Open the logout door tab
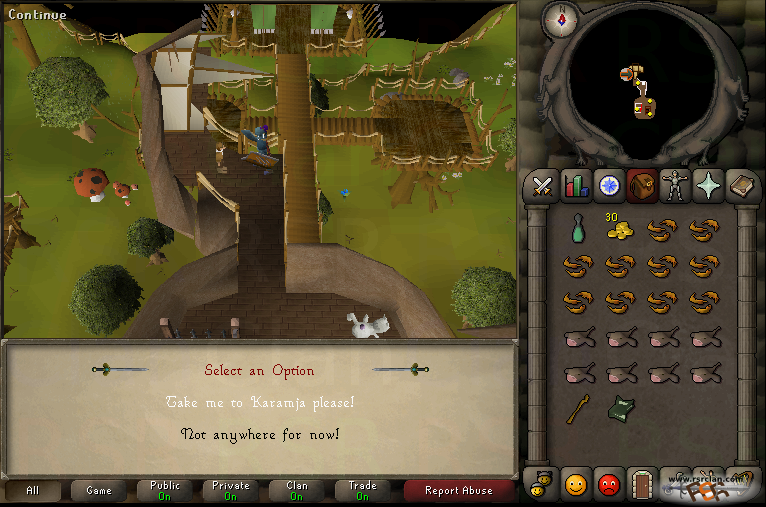The height and width of the screenshot is (507, 766). click(641, 486)
